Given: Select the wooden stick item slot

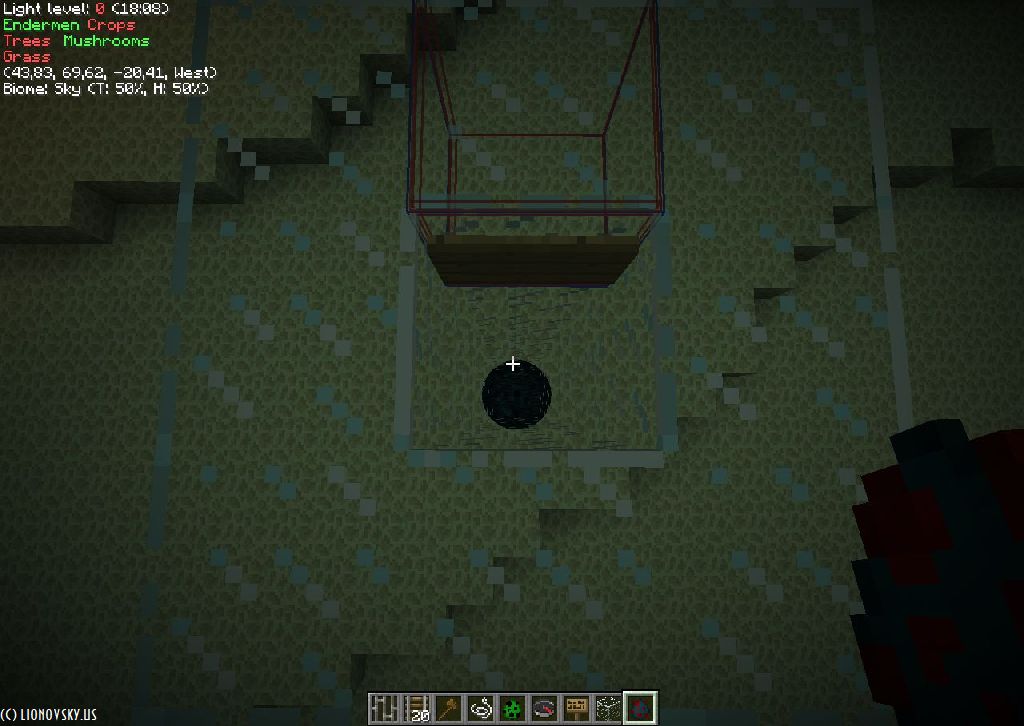Looking at the screenshot, I should (x=449, y=708).
